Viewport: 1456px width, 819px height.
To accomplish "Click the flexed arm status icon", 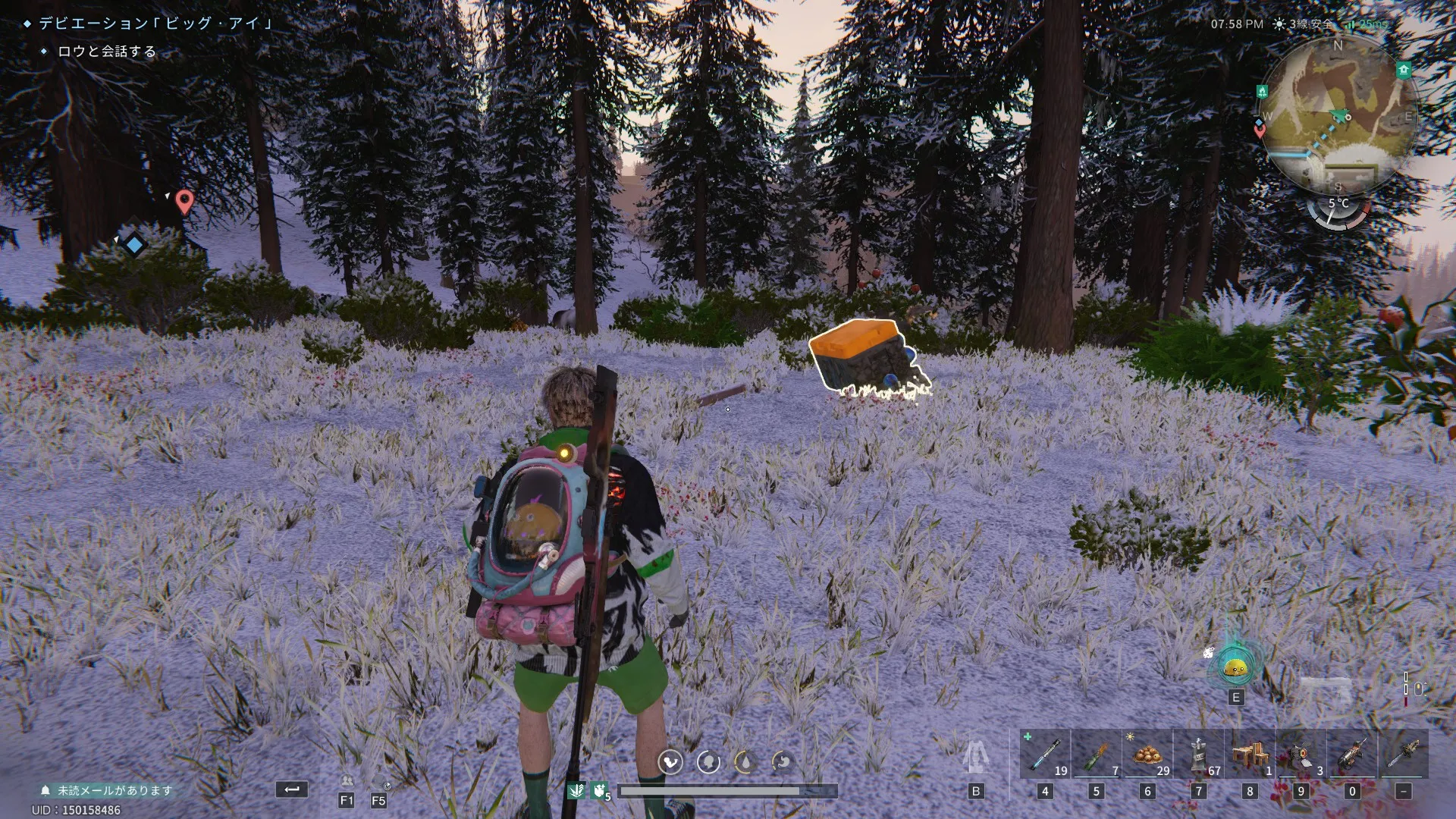I will point(670,761).
